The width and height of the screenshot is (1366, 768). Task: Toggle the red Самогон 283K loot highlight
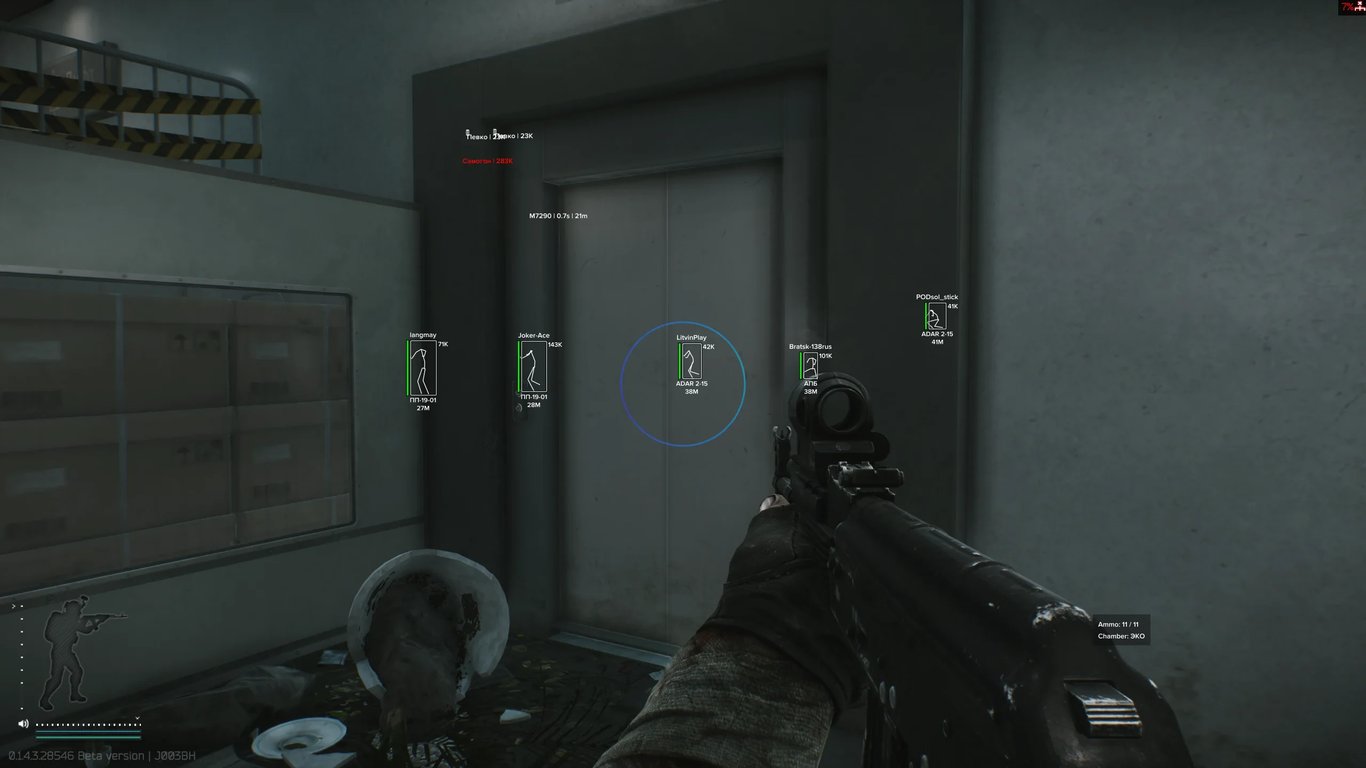coord(485,160)
